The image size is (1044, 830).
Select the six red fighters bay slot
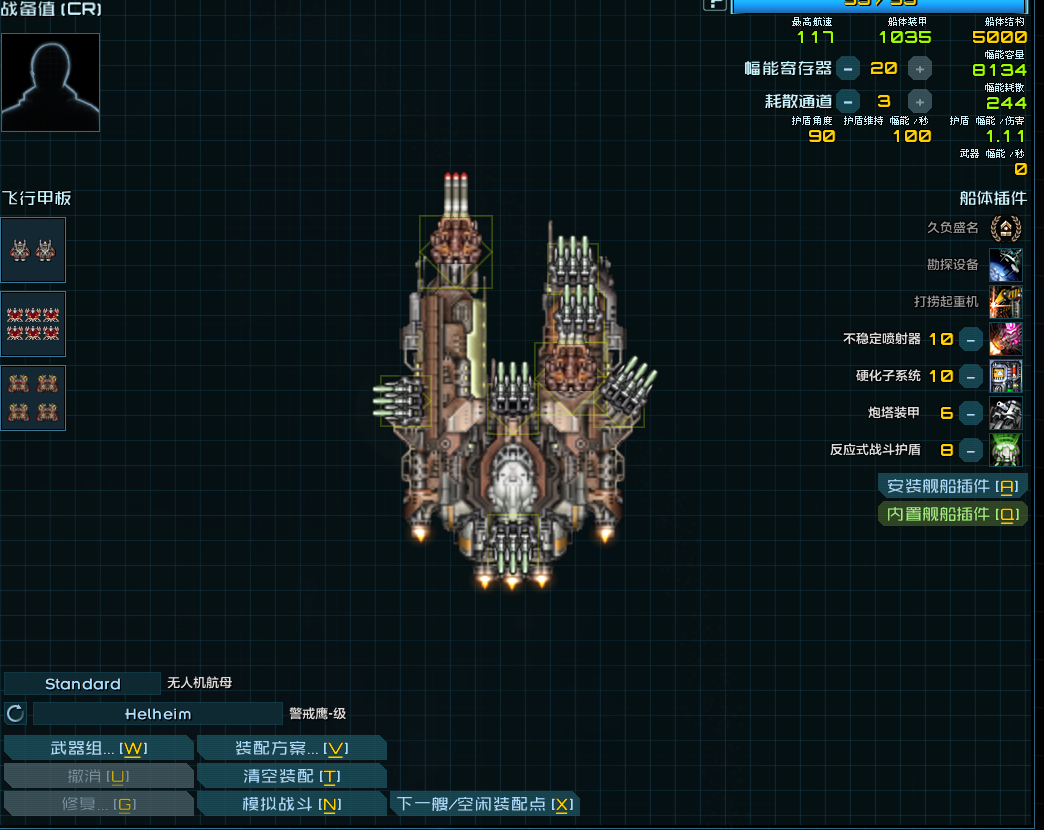click(x=33, y=324)
